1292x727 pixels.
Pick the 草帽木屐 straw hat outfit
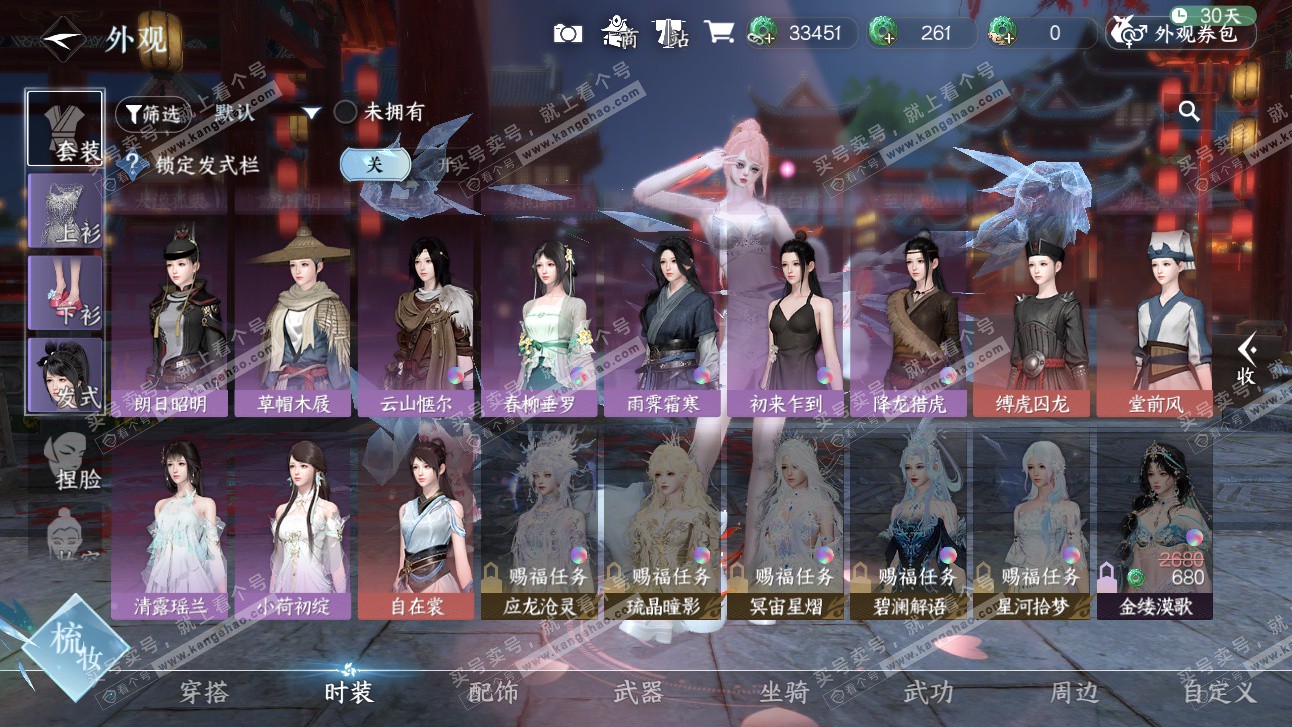[x=294, y=320]
